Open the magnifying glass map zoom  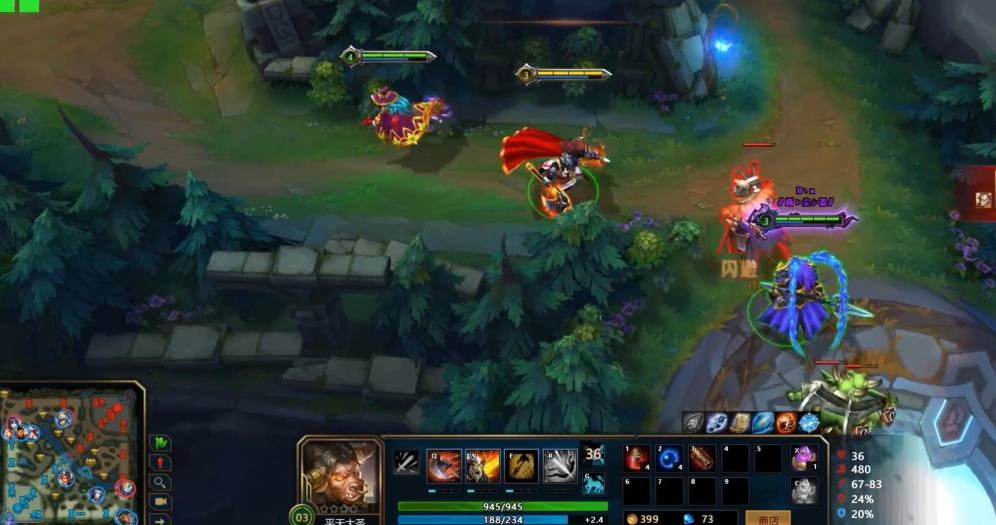coord(160,483)
